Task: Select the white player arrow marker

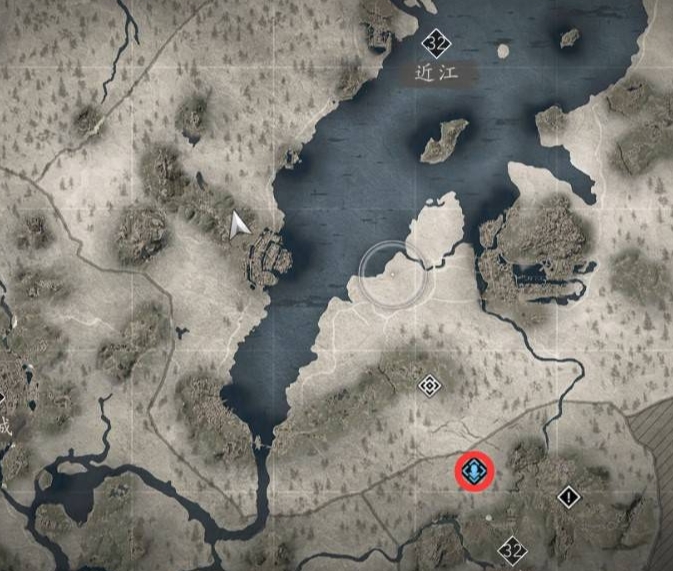Action: coord(238,225)
